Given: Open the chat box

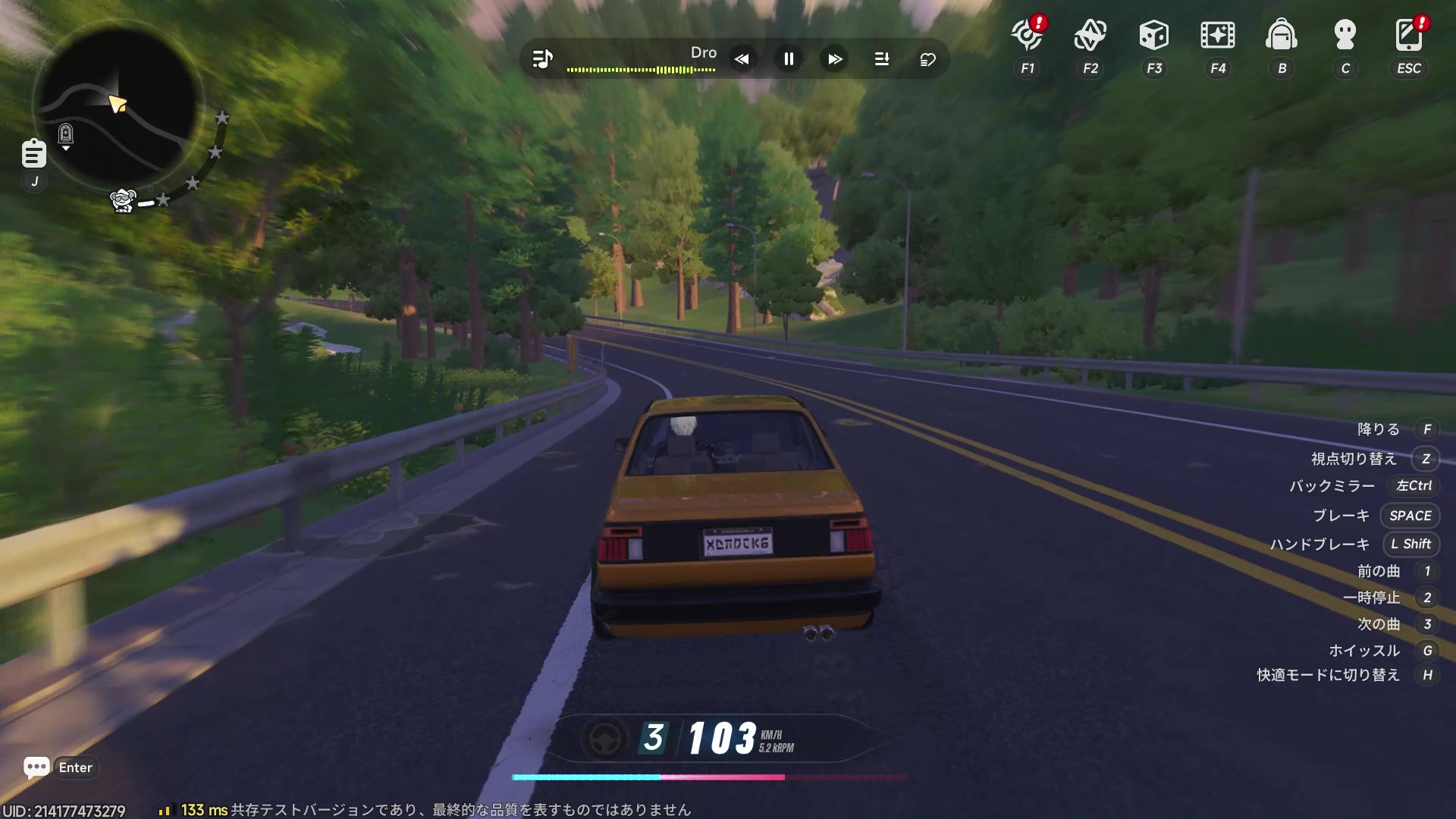Looking at the screenshot, I should click(x=36, y=767).
